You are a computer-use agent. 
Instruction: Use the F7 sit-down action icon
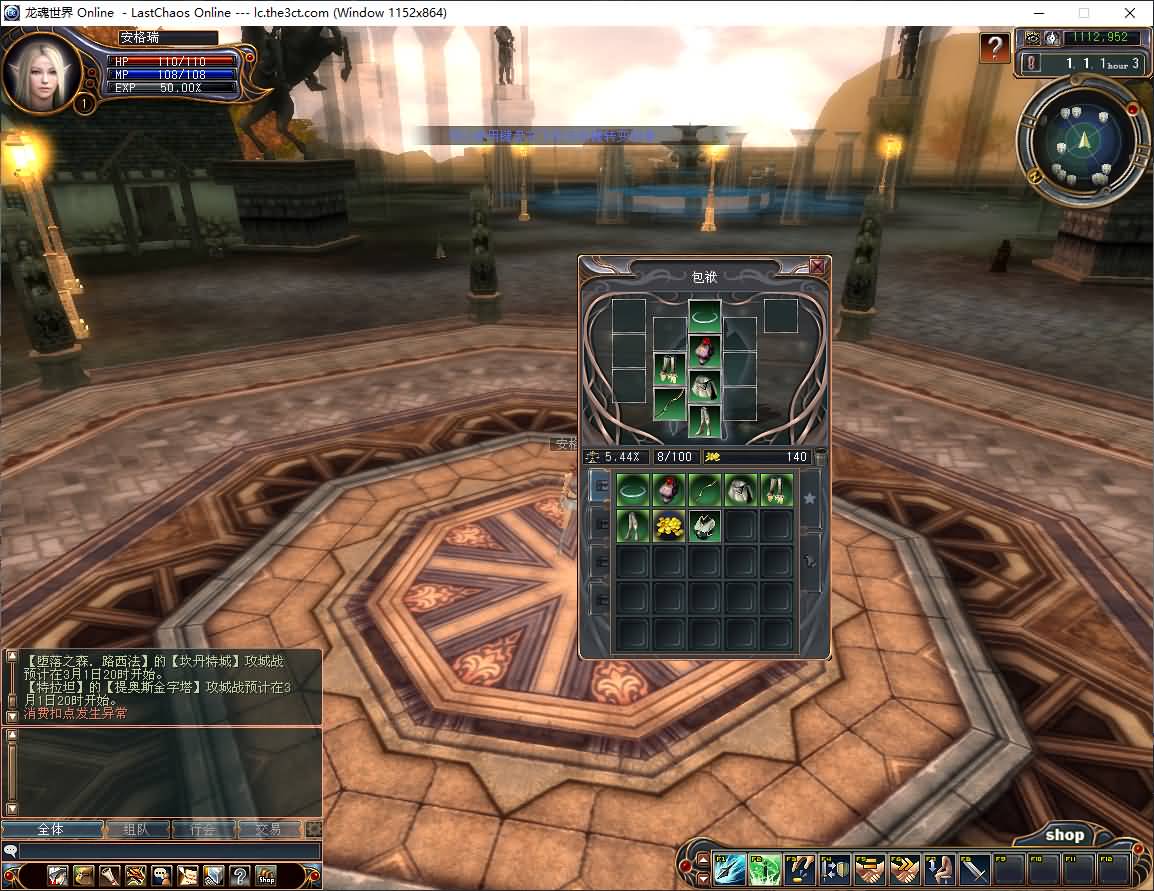click(x=939, y=868)
